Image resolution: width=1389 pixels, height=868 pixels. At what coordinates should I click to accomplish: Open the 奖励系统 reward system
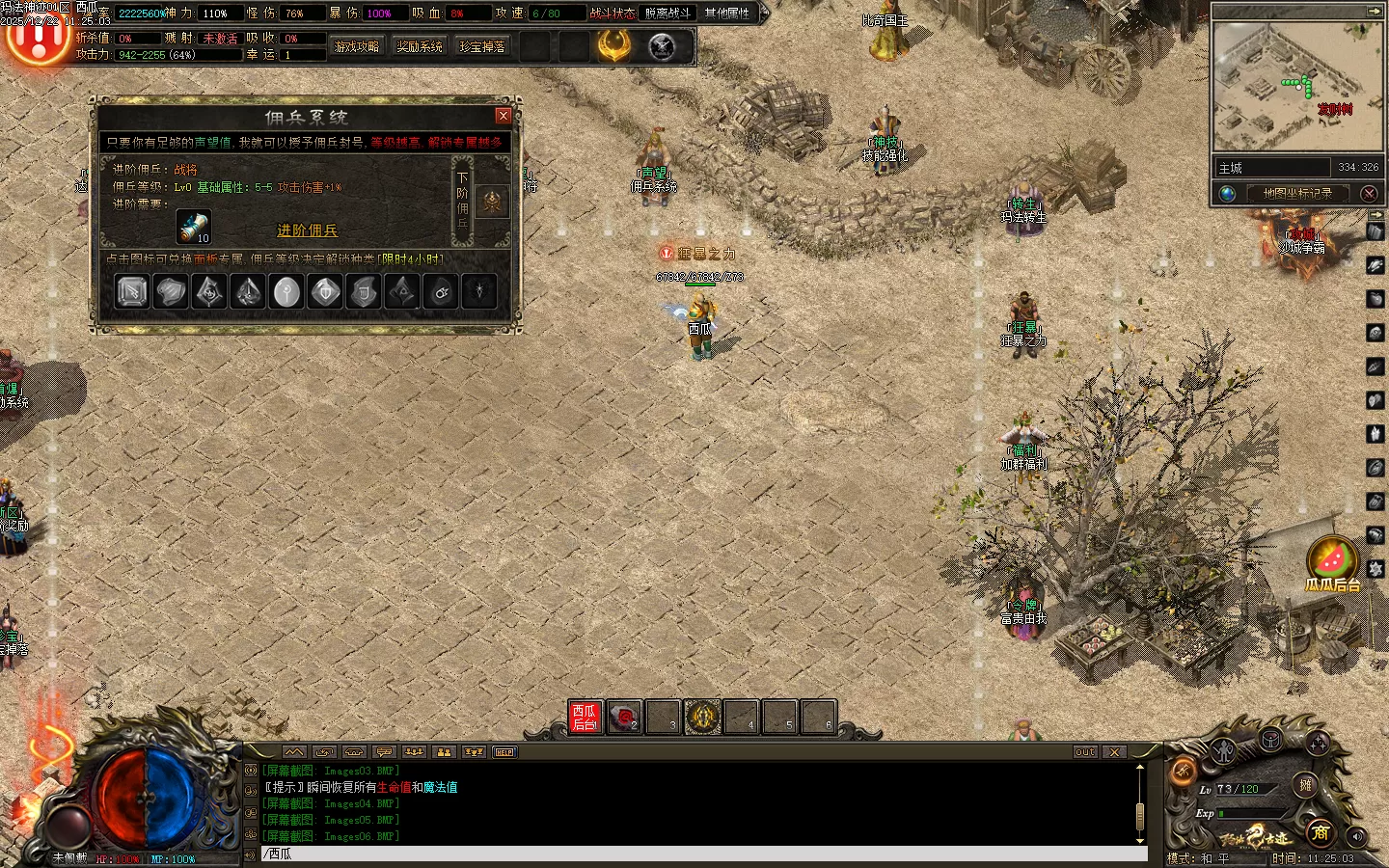point(420,46)
